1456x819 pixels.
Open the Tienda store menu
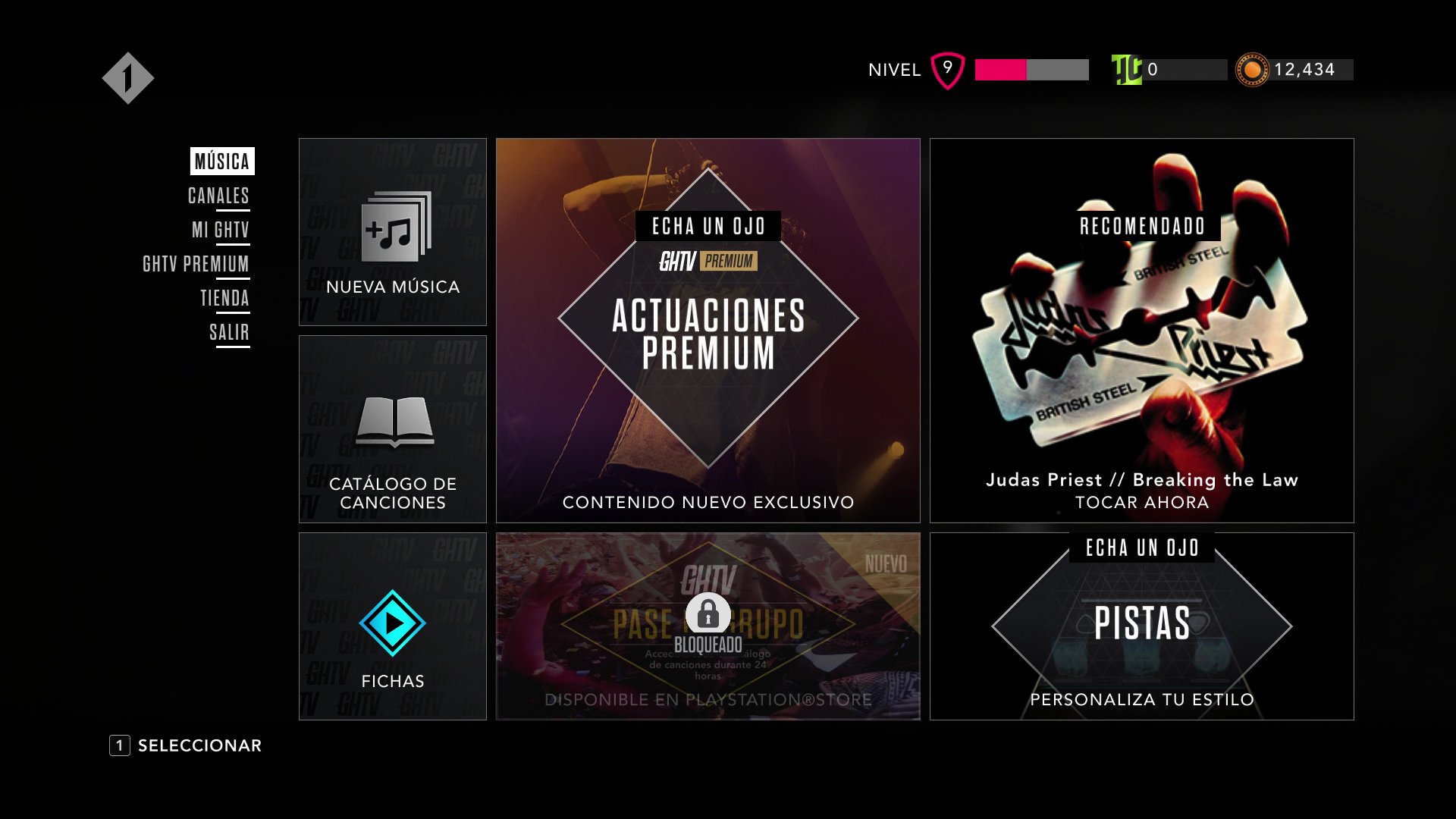(x=224, y=298)
